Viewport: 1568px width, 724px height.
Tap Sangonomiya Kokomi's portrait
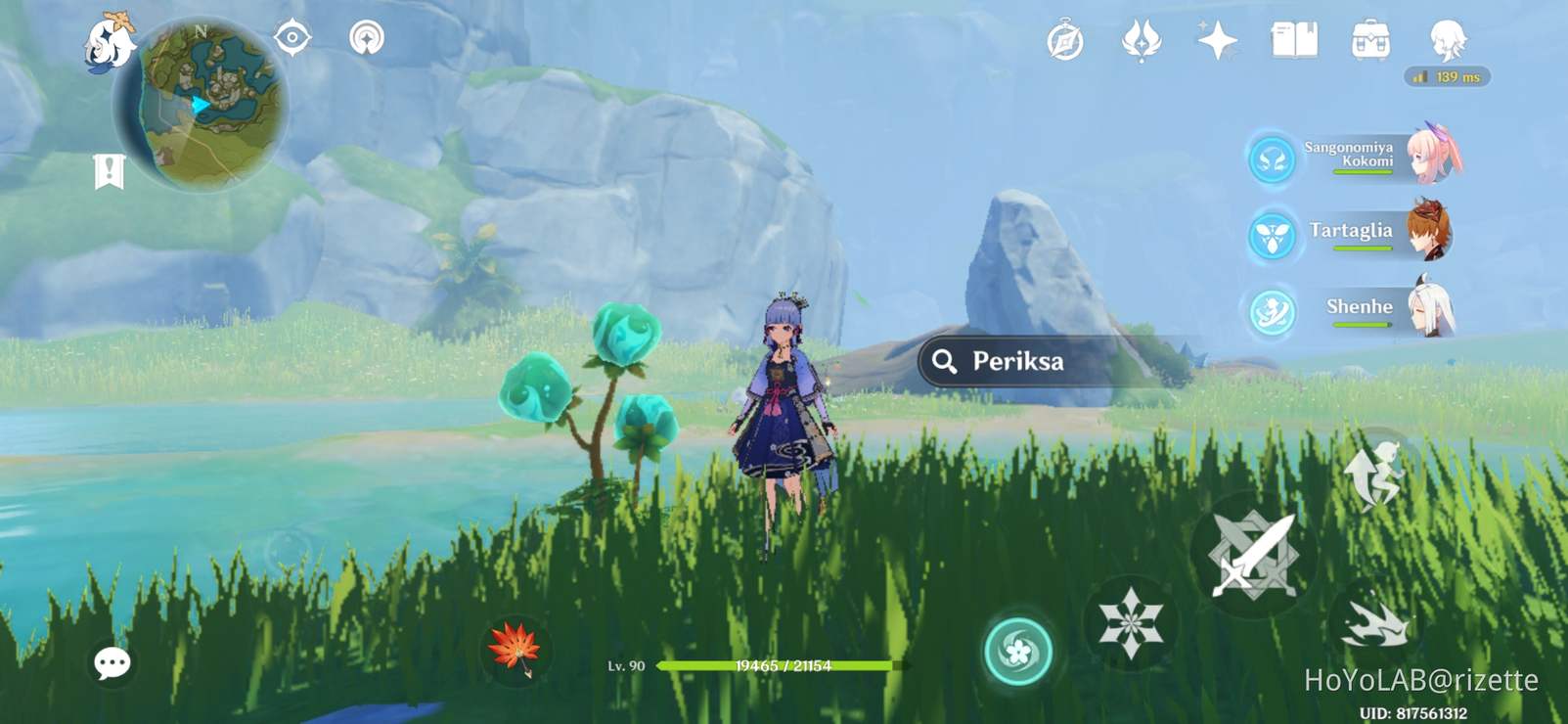(1432, 157)
